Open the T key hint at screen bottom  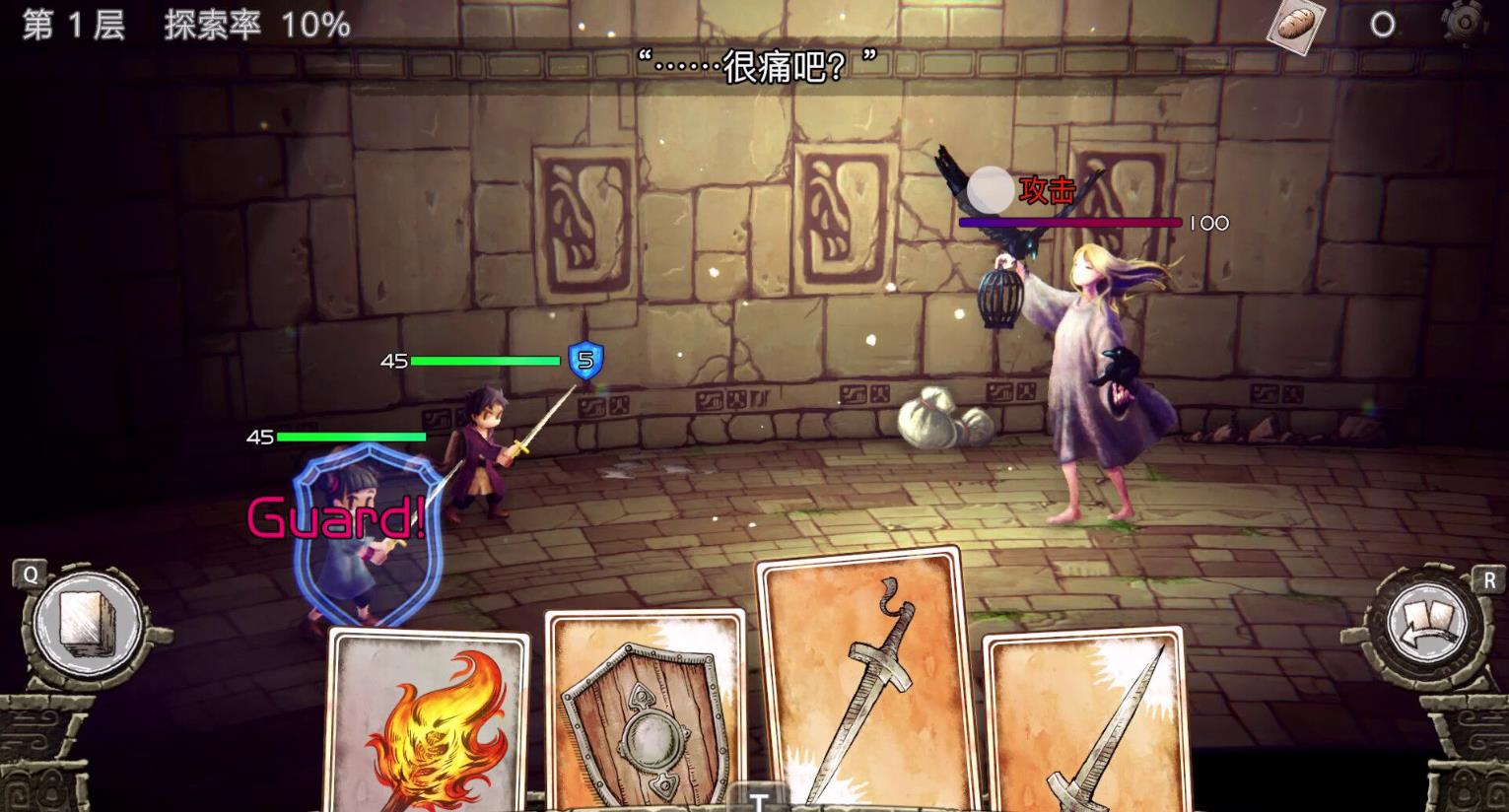pos(759,802)
